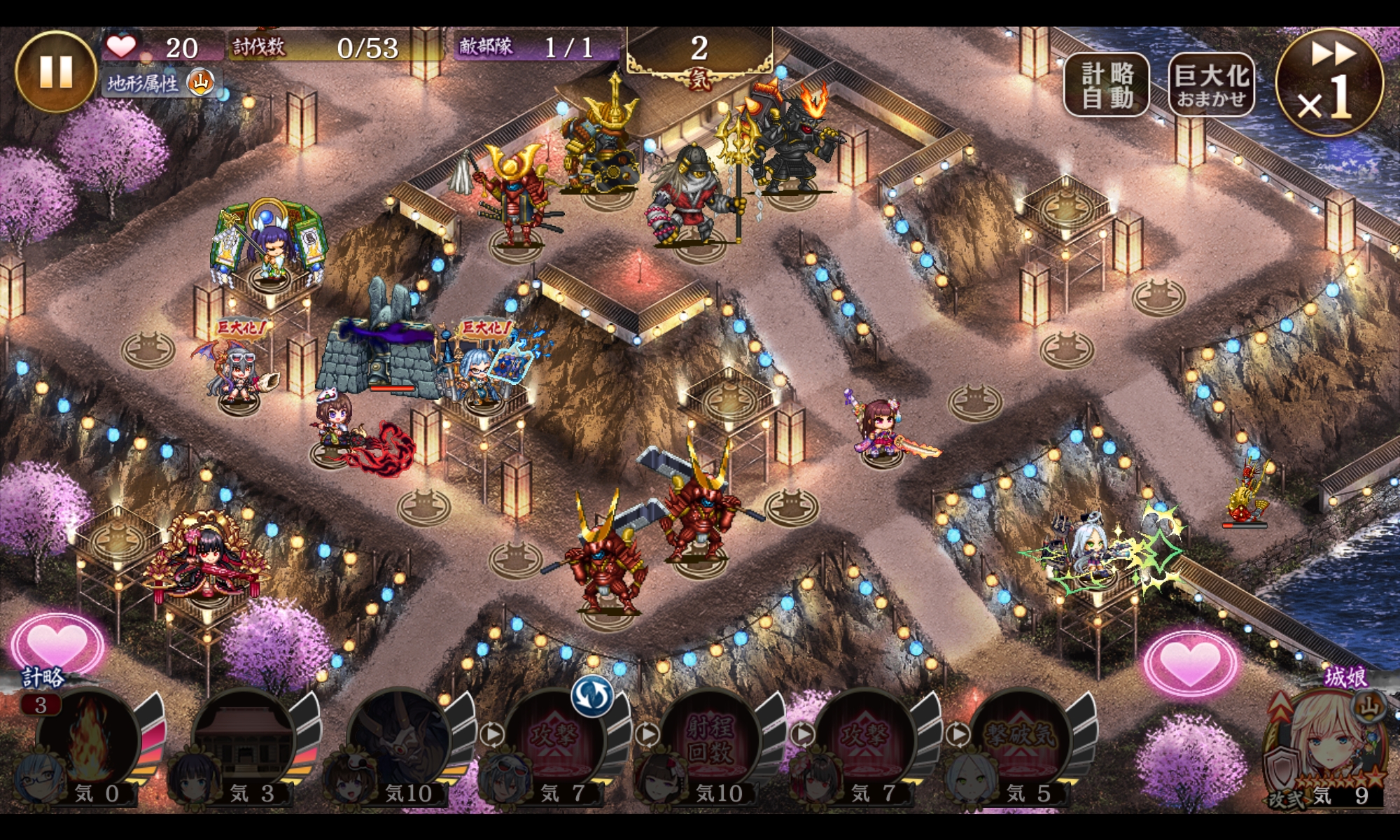
Task: Change the ×1 battle speed
Action: pos(1329,83)
